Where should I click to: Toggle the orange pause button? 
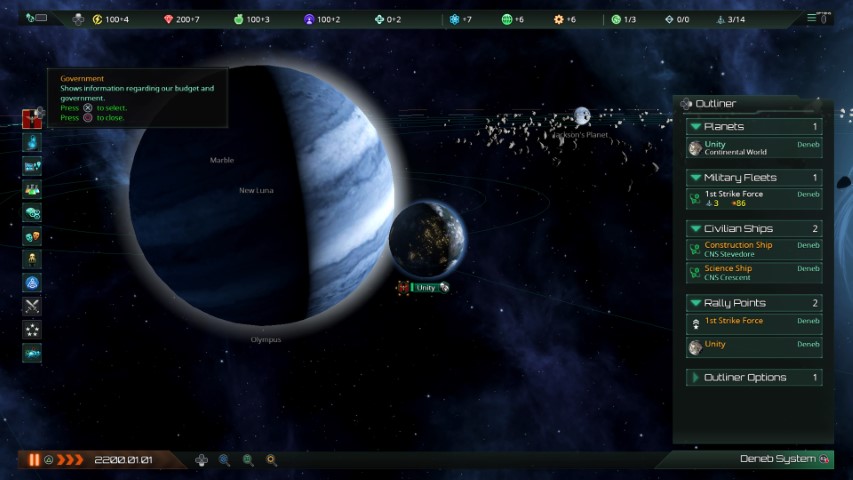point(35,460)
